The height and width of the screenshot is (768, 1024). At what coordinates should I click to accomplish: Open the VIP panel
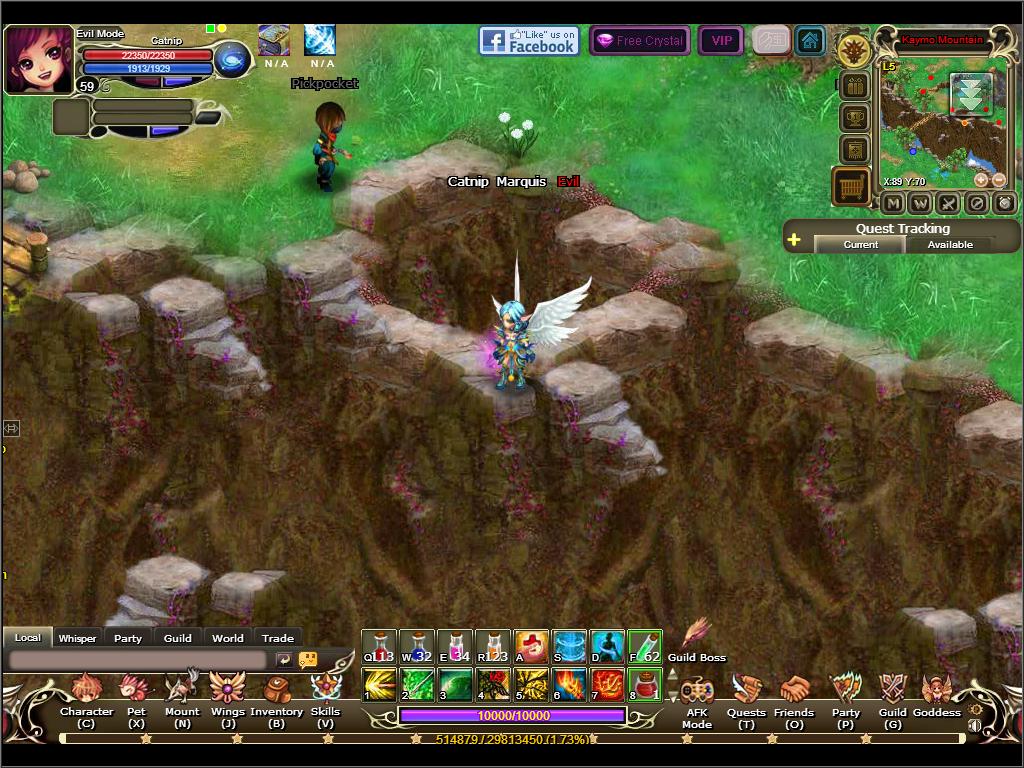pos(720,41)
